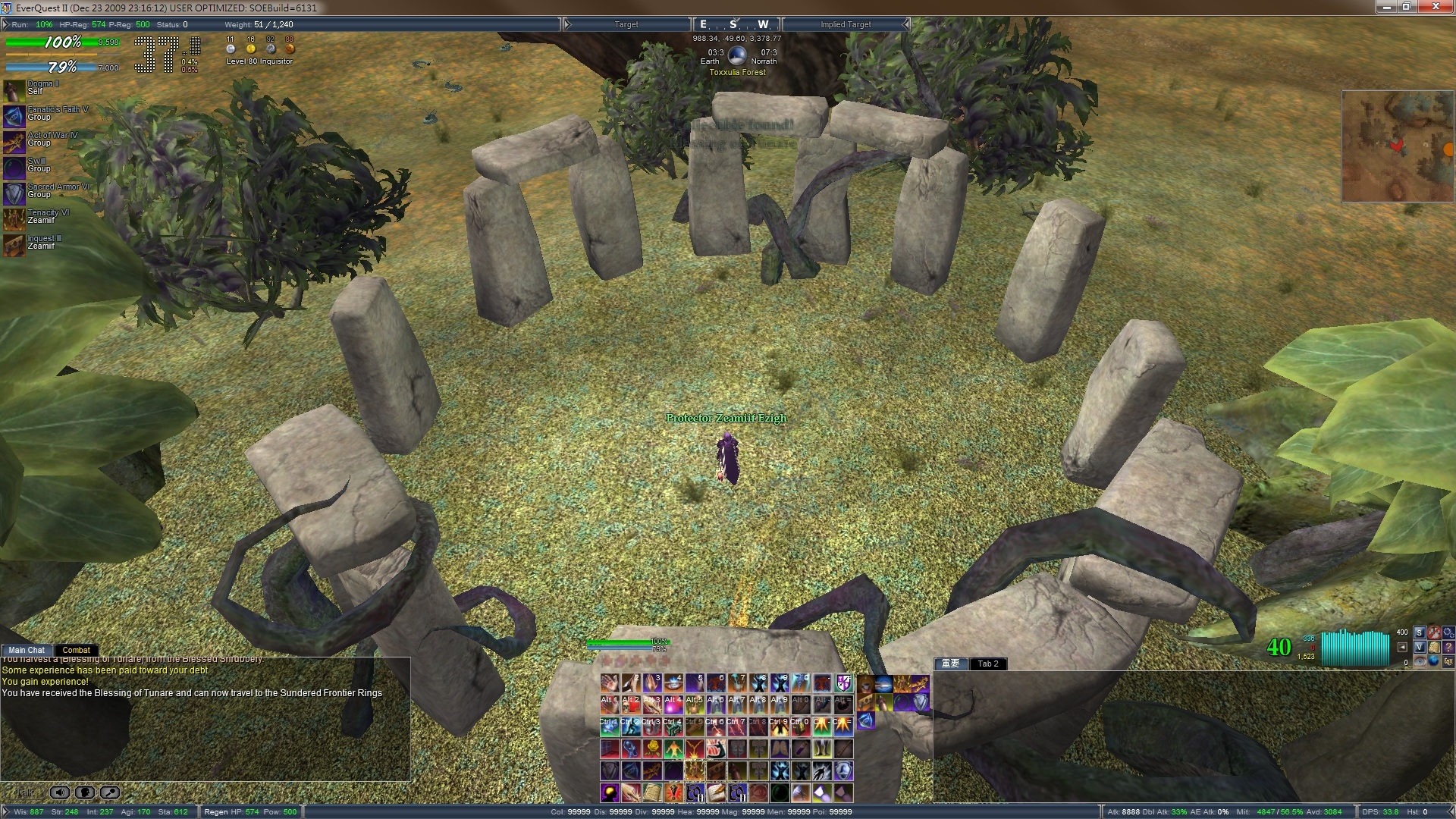Activate the skull hotbar ability on Alt 2

631,705
